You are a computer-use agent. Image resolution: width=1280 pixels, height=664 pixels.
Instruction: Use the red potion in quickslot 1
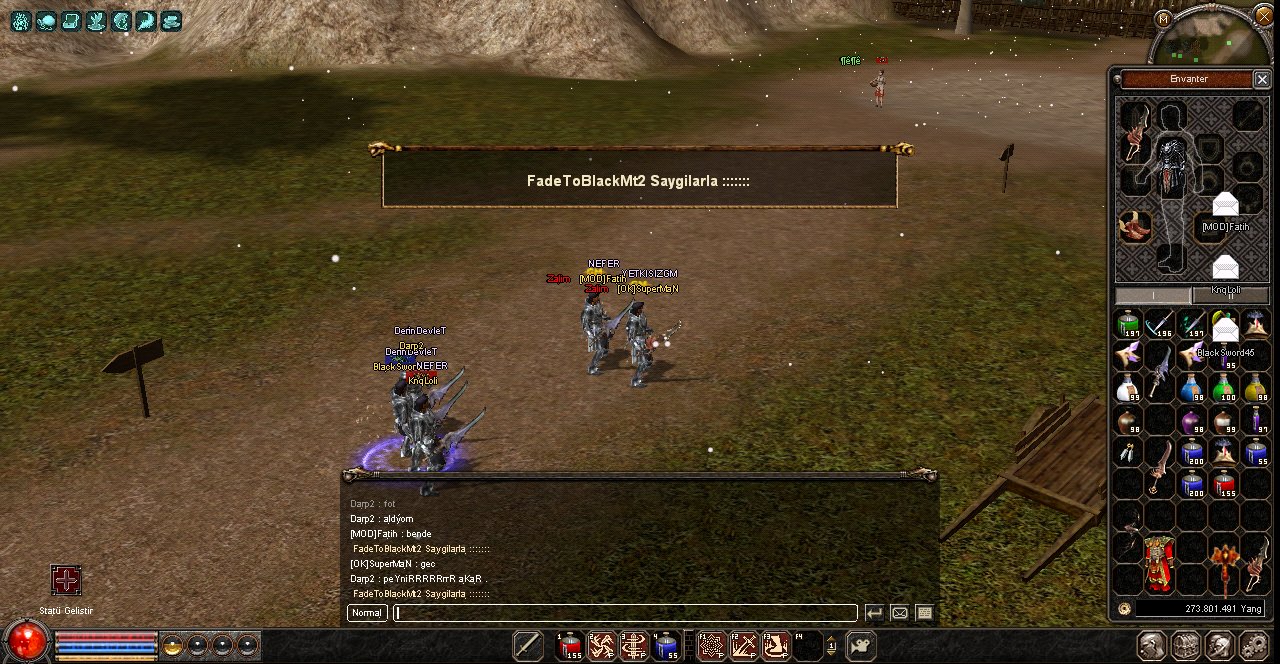point(569,646)
